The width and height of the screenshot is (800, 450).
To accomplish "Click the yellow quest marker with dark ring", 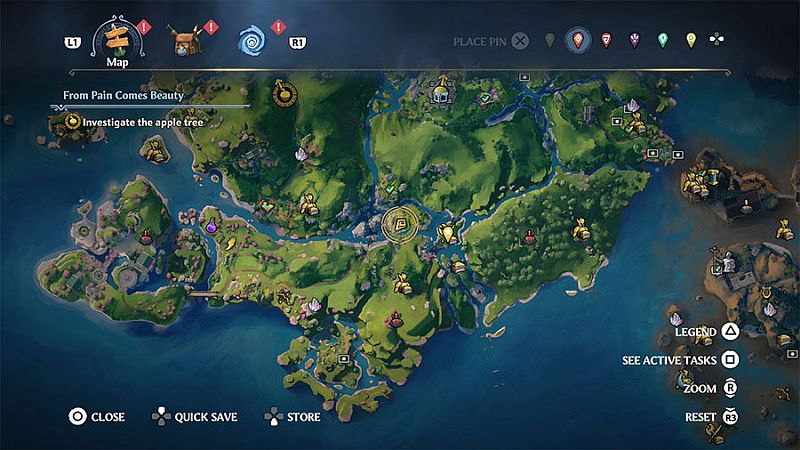I will tap(285, 95).
